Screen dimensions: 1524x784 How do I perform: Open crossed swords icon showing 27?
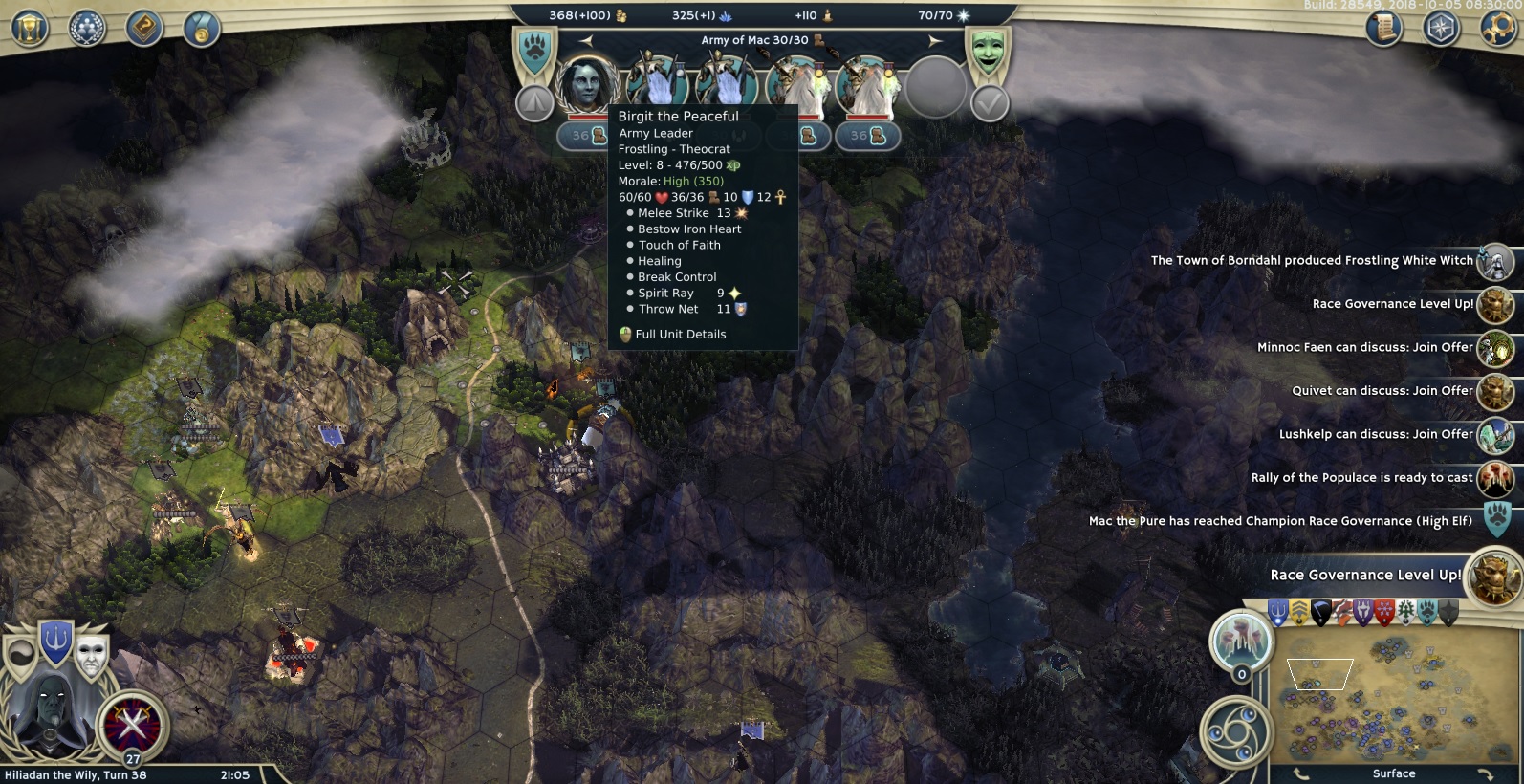pos(130,727)
